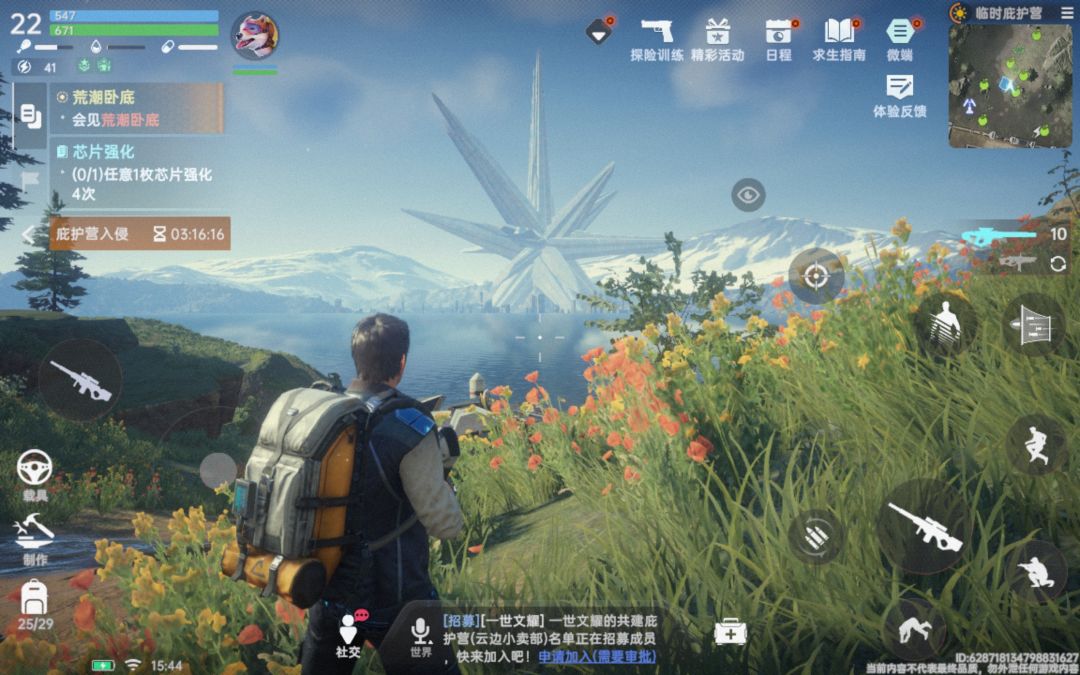Open 体验反馈 feedback form
Image resolution: width=1080 pixels, height=675 pixels.
(899, 93)
